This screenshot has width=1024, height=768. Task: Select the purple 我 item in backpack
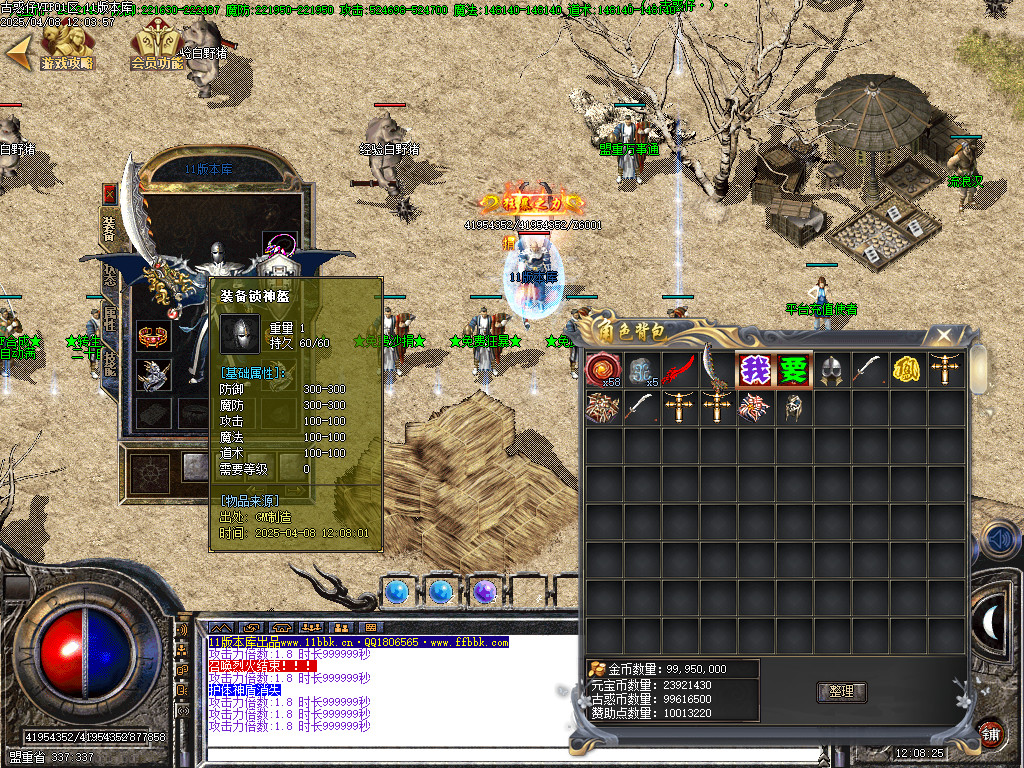pos(755,370)
